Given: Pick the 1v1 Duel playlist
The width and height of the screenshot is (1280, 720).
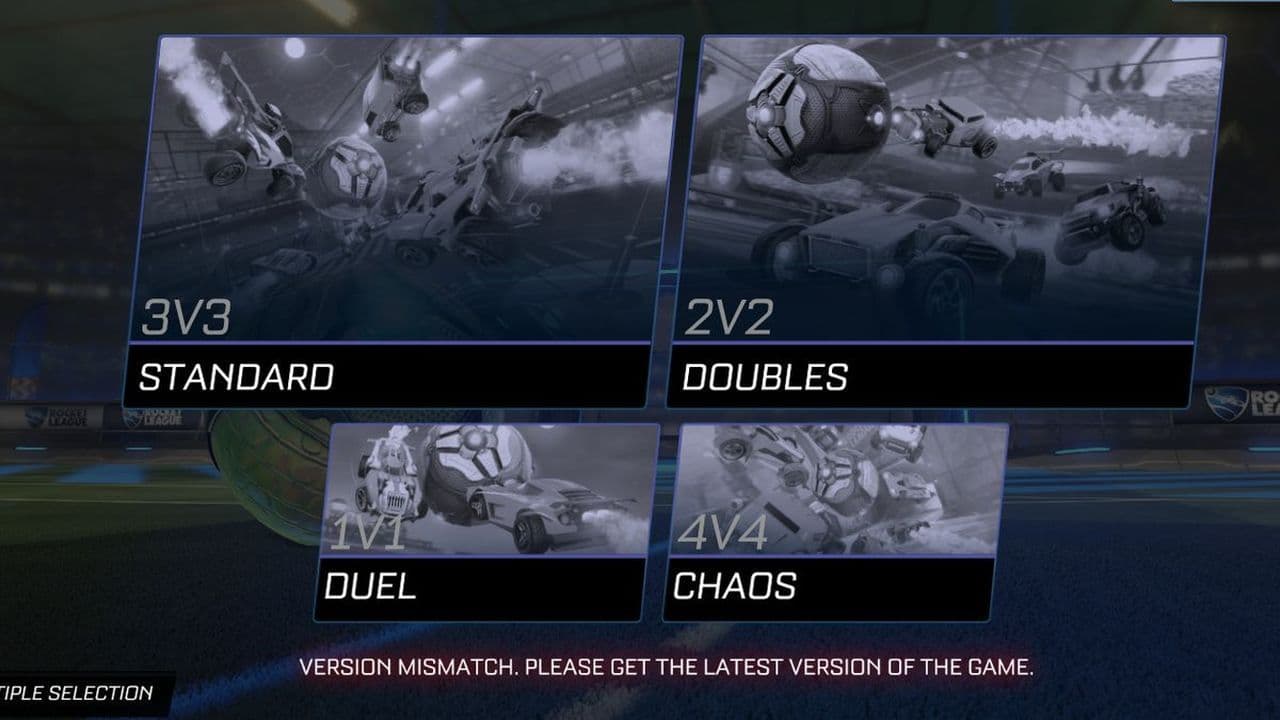Looking at the screenshot, I should (485, 520).
